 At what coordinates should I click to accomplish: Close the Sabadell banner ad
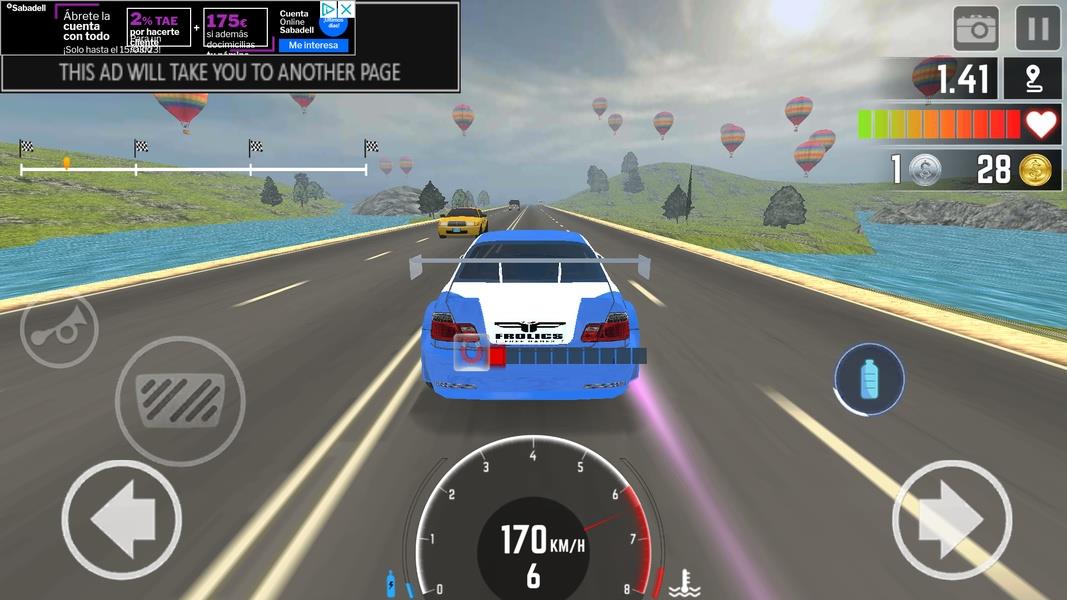coord(345,9)
